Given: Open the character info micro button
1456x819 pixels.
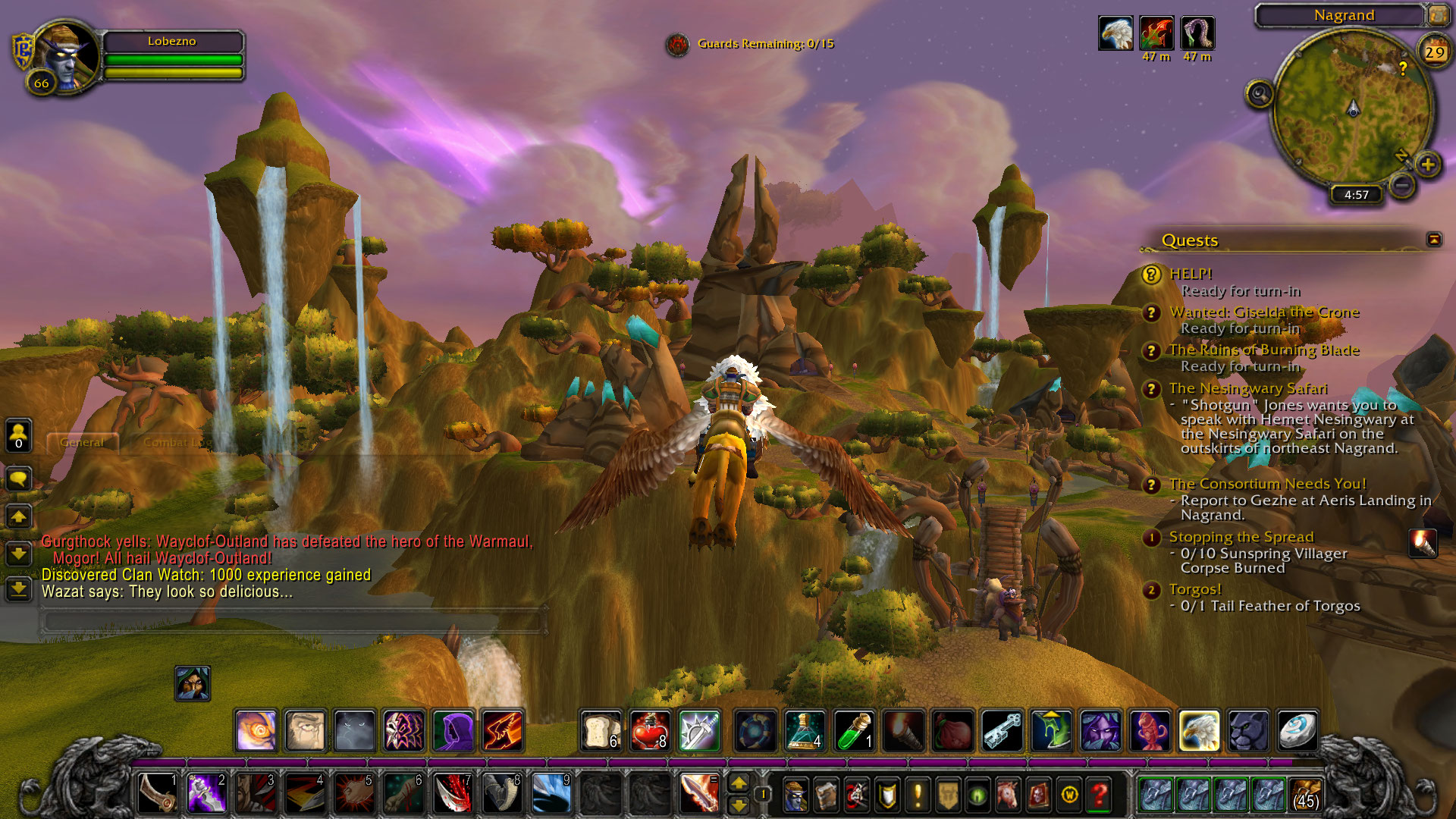Looking at the screenshot, I should click(x=795, y=794).
